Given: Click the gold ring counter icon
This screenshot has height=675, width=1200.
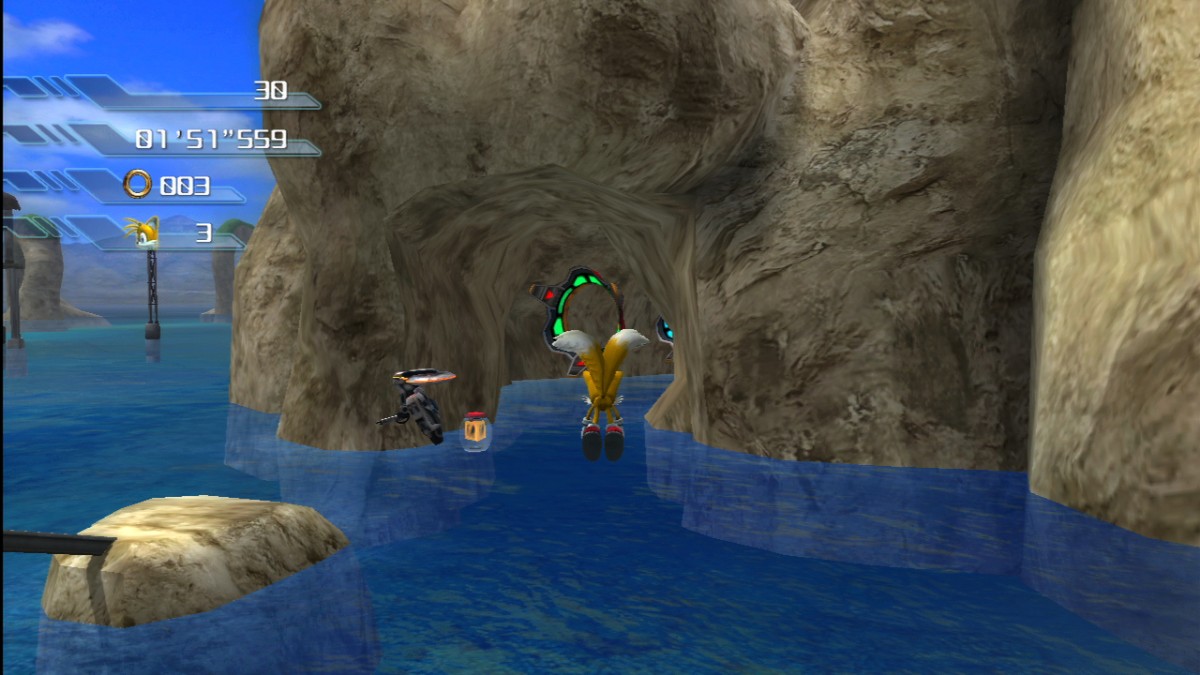Looking at the screenshot, I should click(x=138, y=184).
